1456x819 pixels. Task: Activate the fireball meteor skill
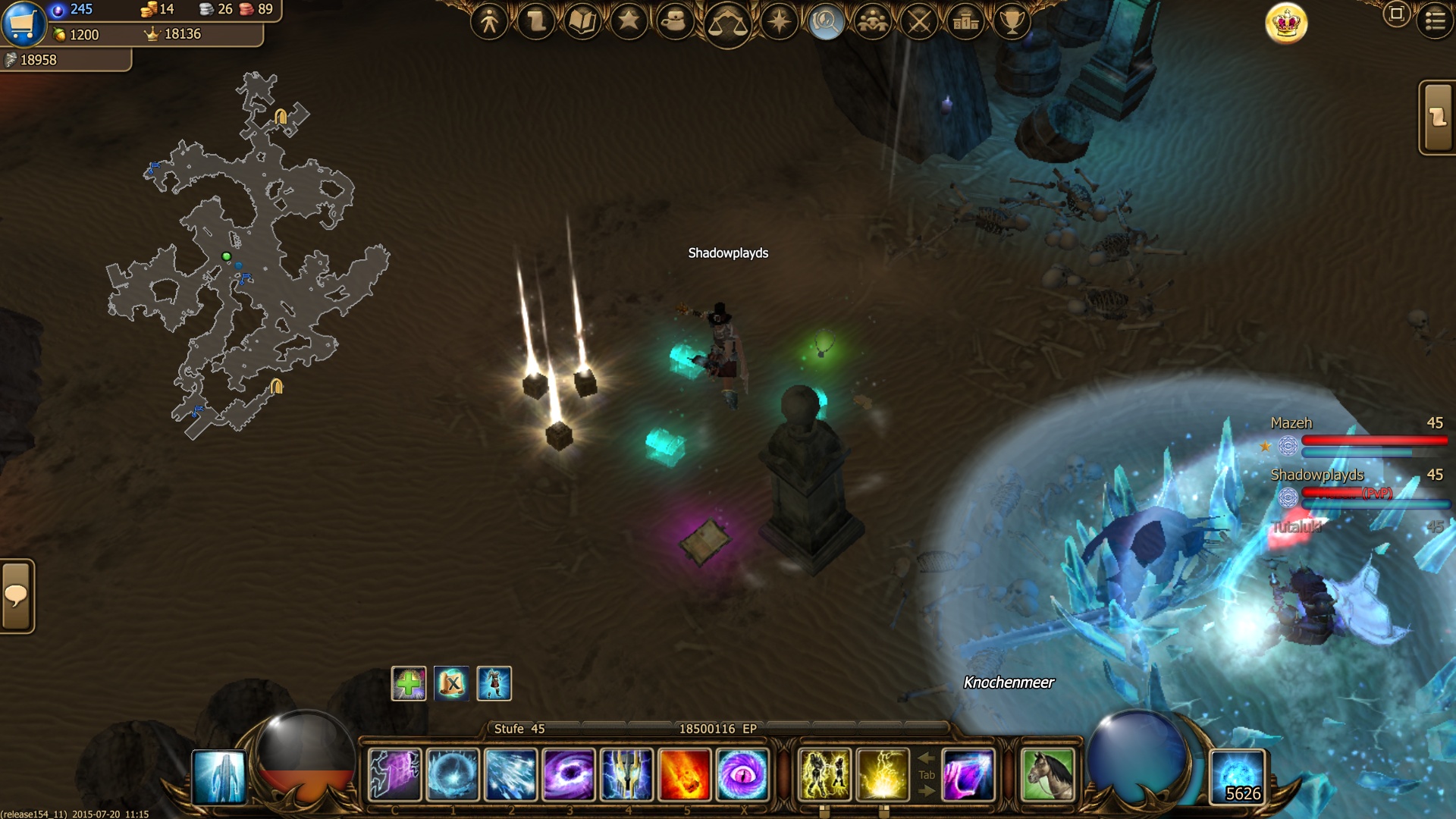(x=684, y=774)
